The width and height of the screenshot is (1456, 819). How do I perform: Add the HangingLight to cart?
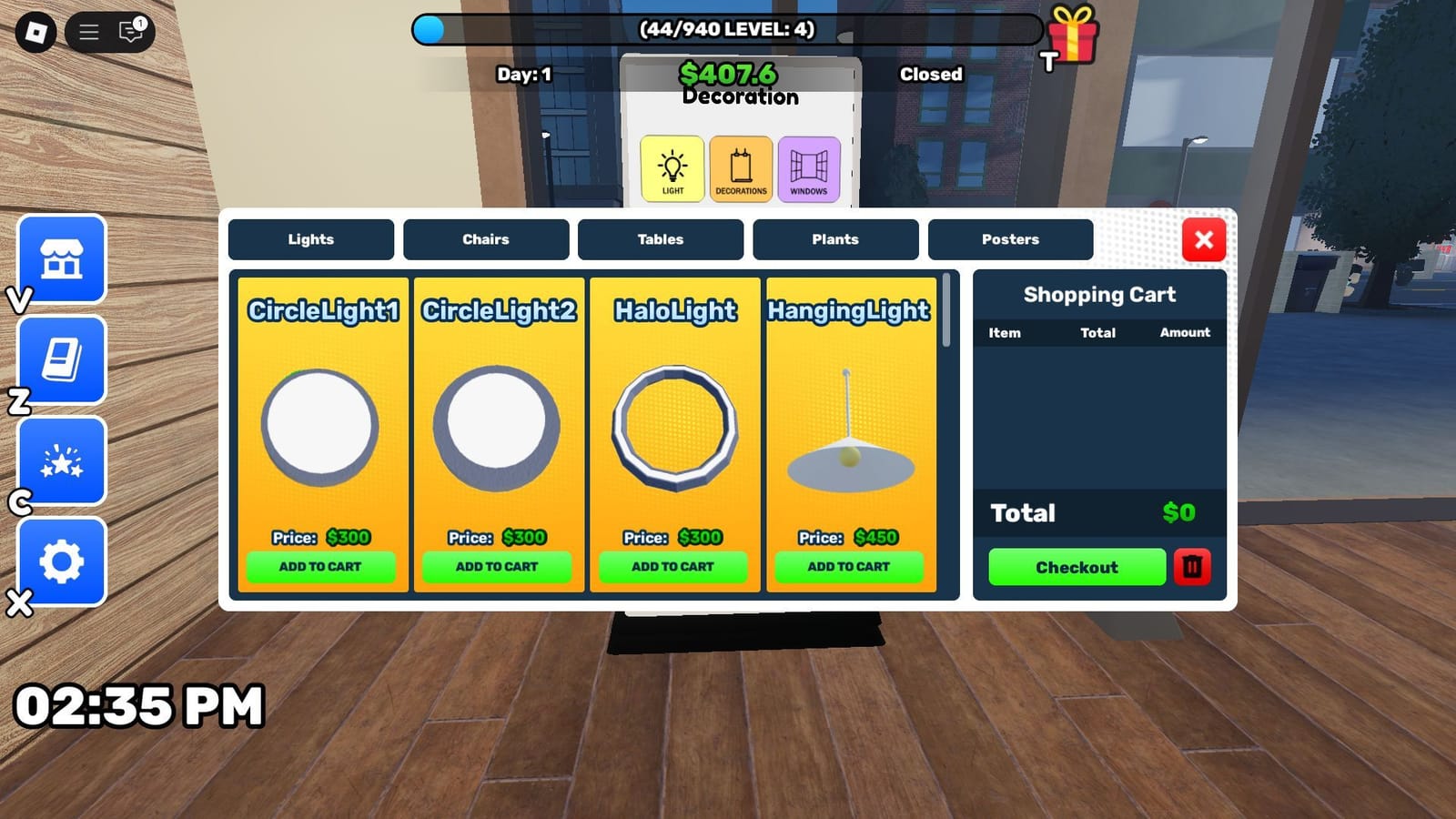[x=847, y=566]
